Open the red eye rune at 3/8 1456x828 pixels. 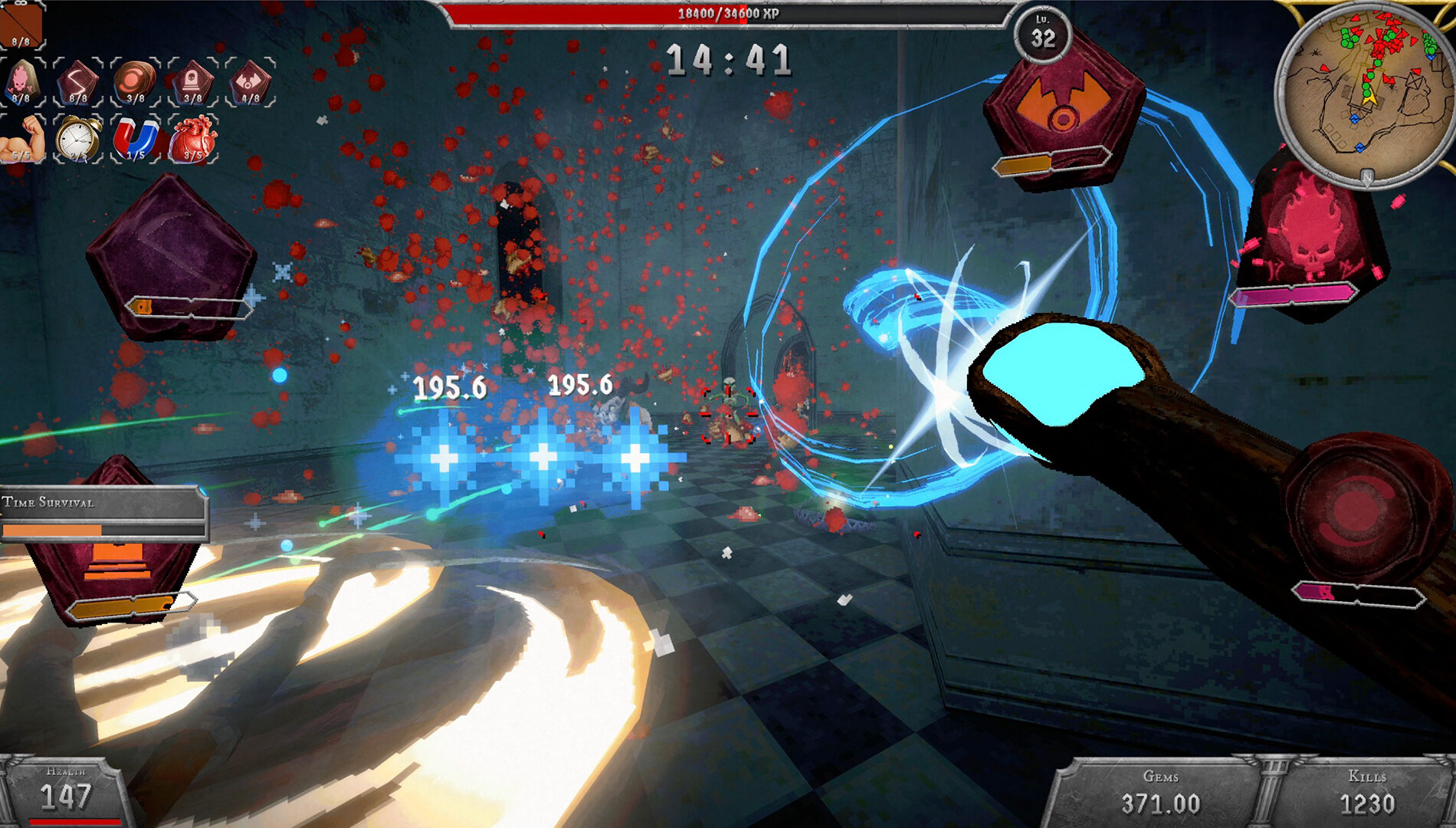coord(134,80)
